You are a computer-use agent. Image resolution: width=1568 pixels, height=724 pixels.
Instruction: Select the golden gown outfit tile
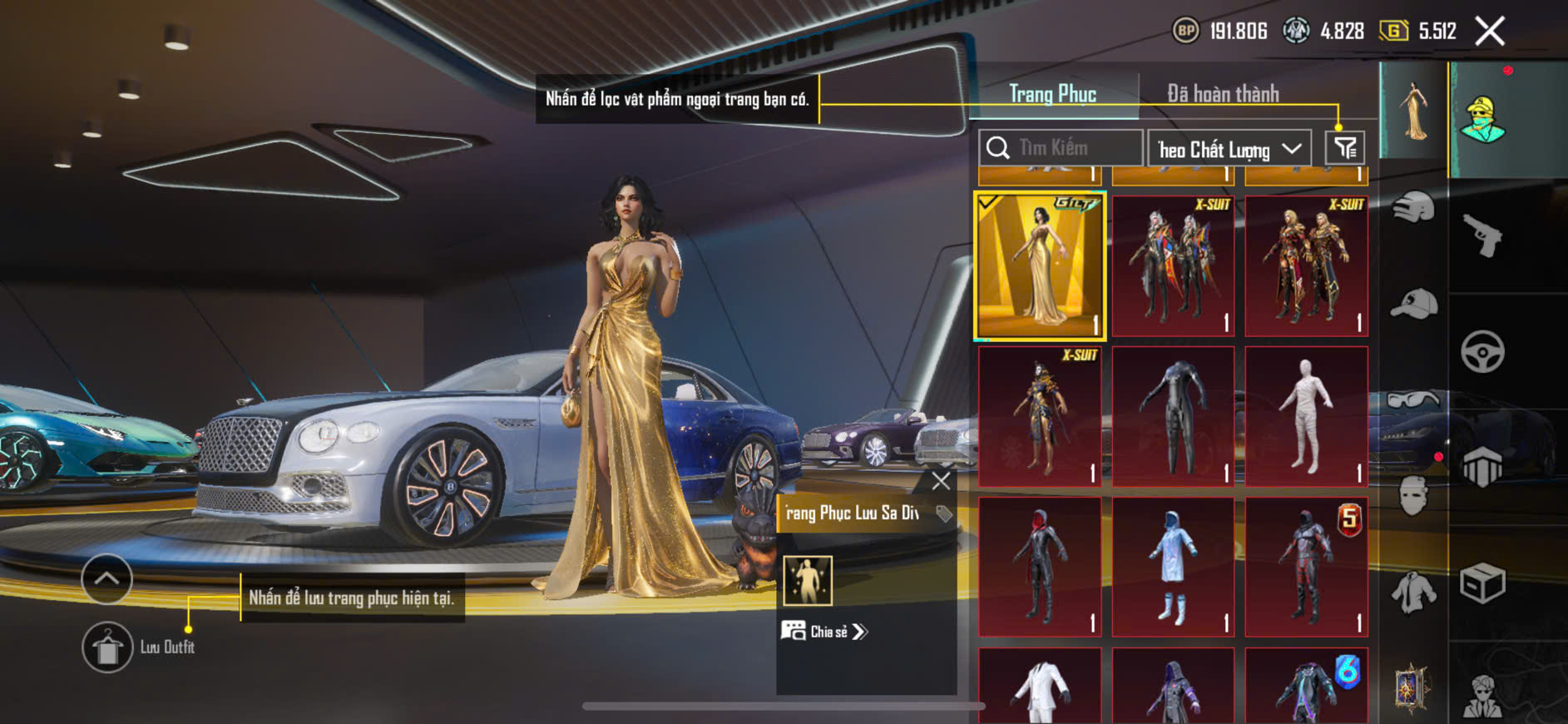point(1040,266)
